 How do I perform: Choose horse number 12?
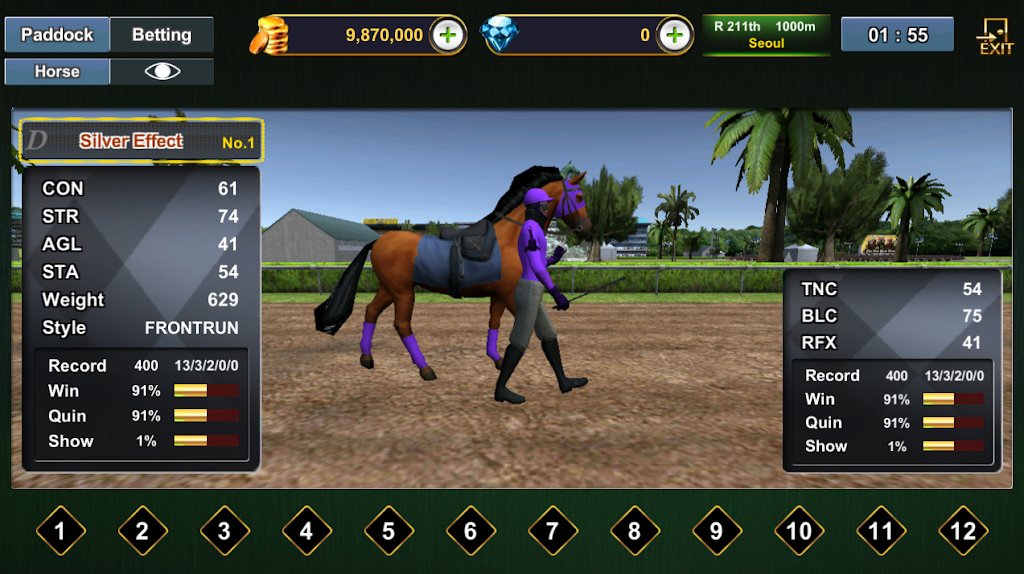point(963,531)
